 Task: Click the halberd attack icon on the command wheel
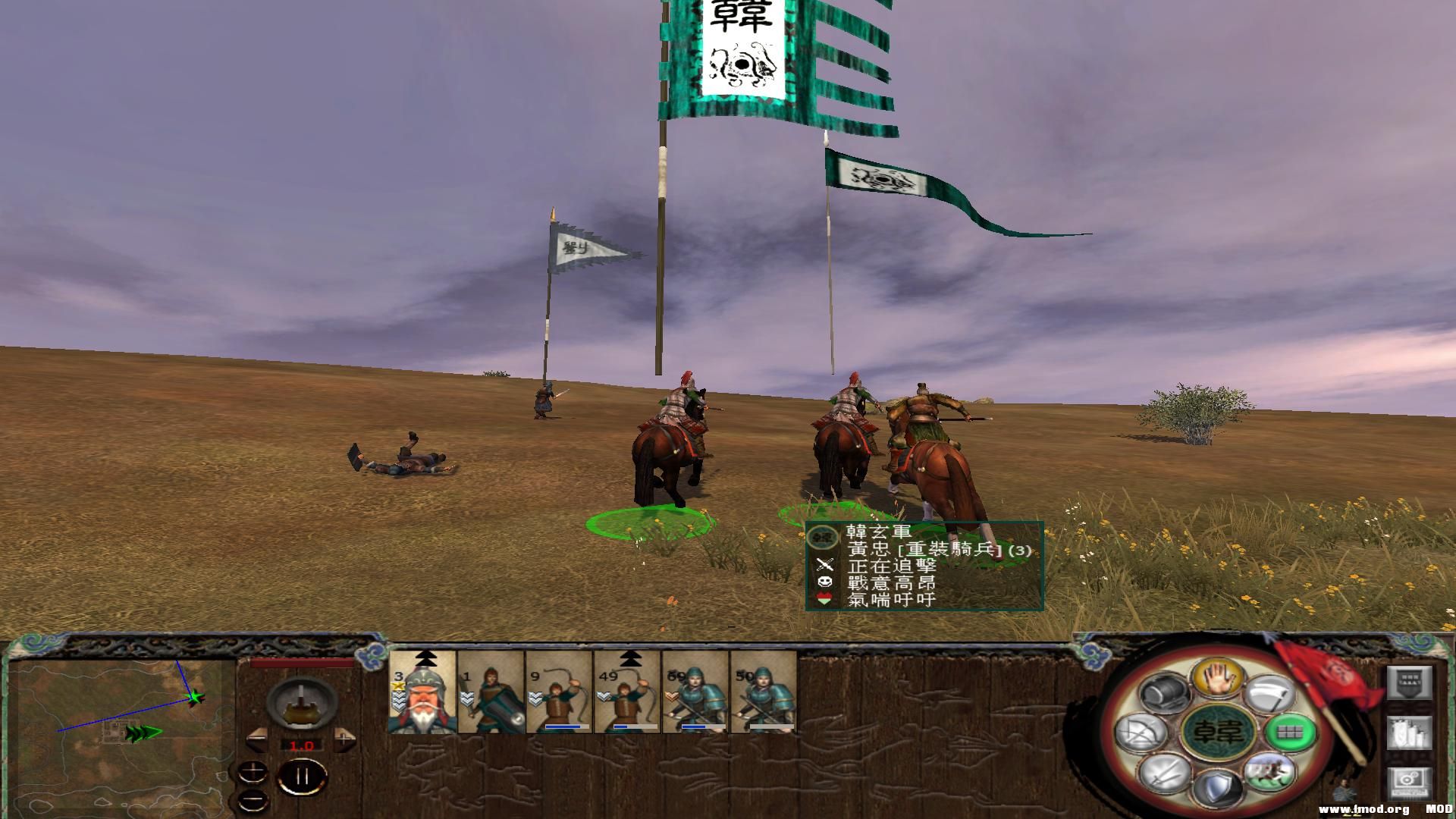coord(1268,694)
